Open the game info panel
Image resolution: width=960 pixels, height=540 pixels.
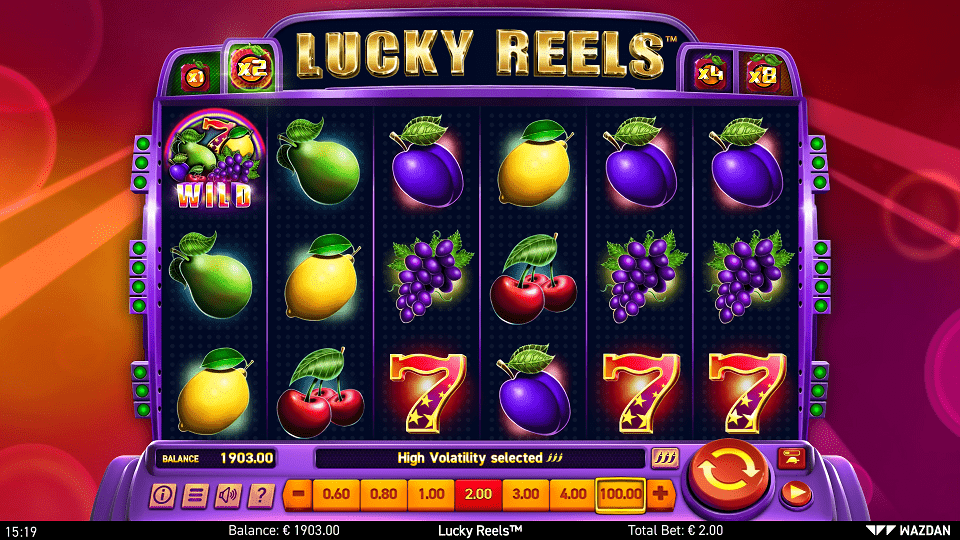pos(163,494)
